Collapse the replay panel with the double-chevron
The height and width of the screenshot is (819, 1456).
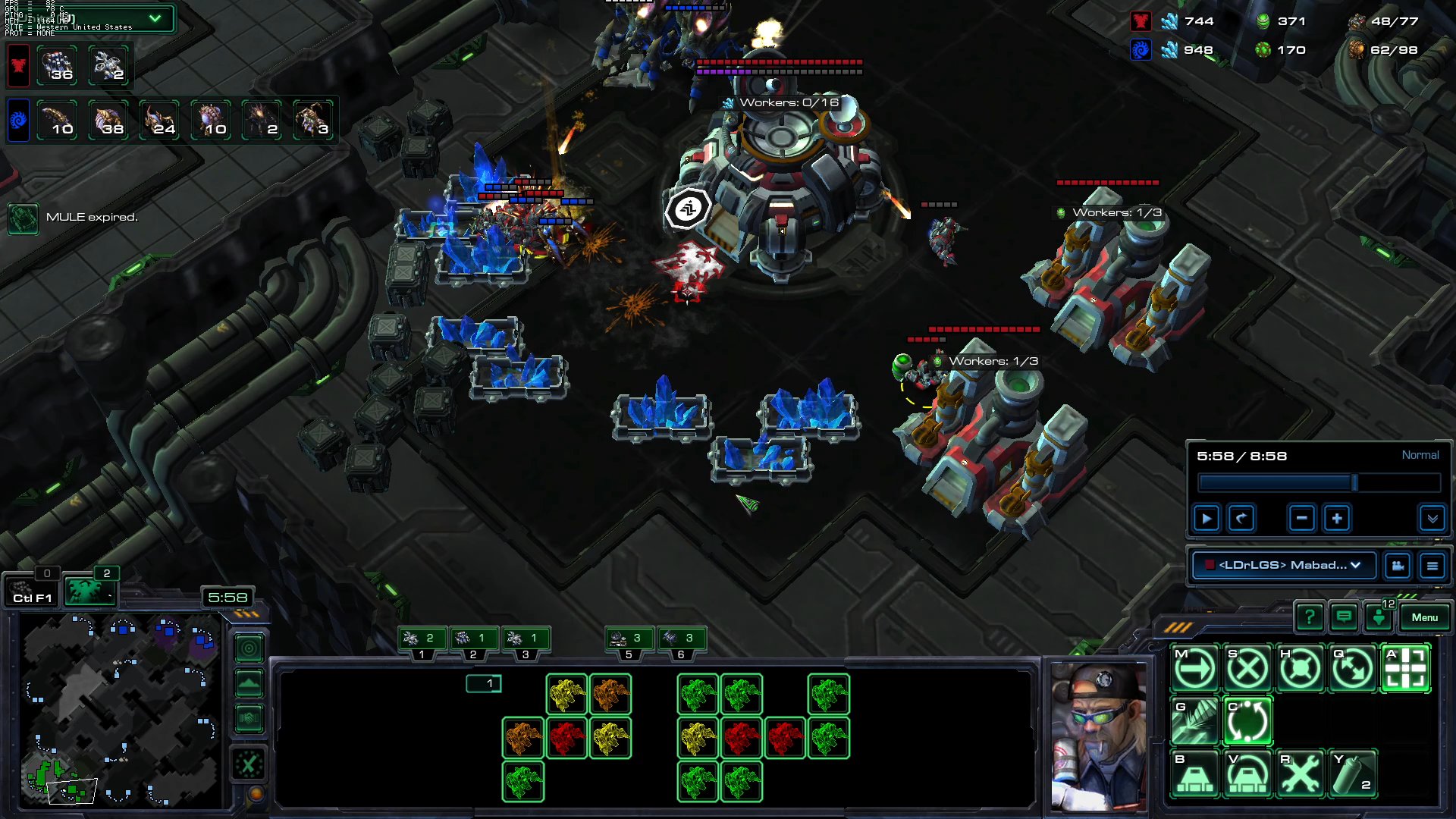click(1432, 519)
